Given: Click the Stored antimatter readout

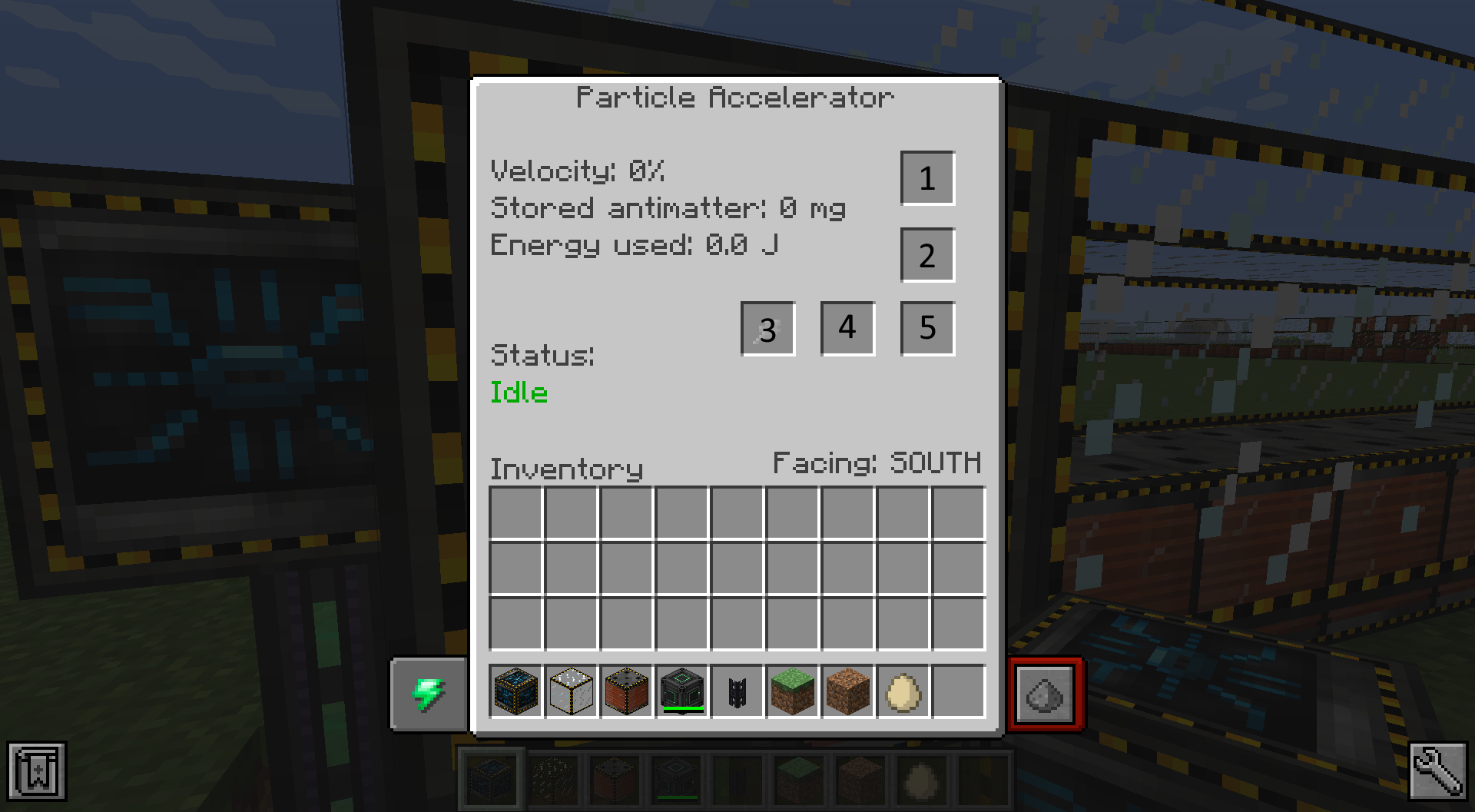Looking at the screenshot, I should click(x=668, y=207).
